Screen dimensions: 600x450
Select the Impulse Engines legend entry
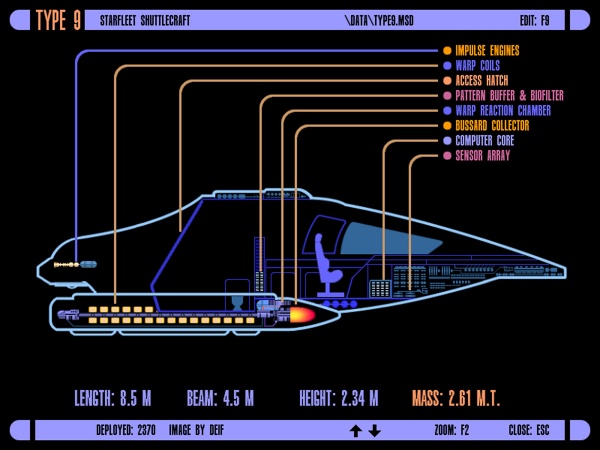click(487, 50)
